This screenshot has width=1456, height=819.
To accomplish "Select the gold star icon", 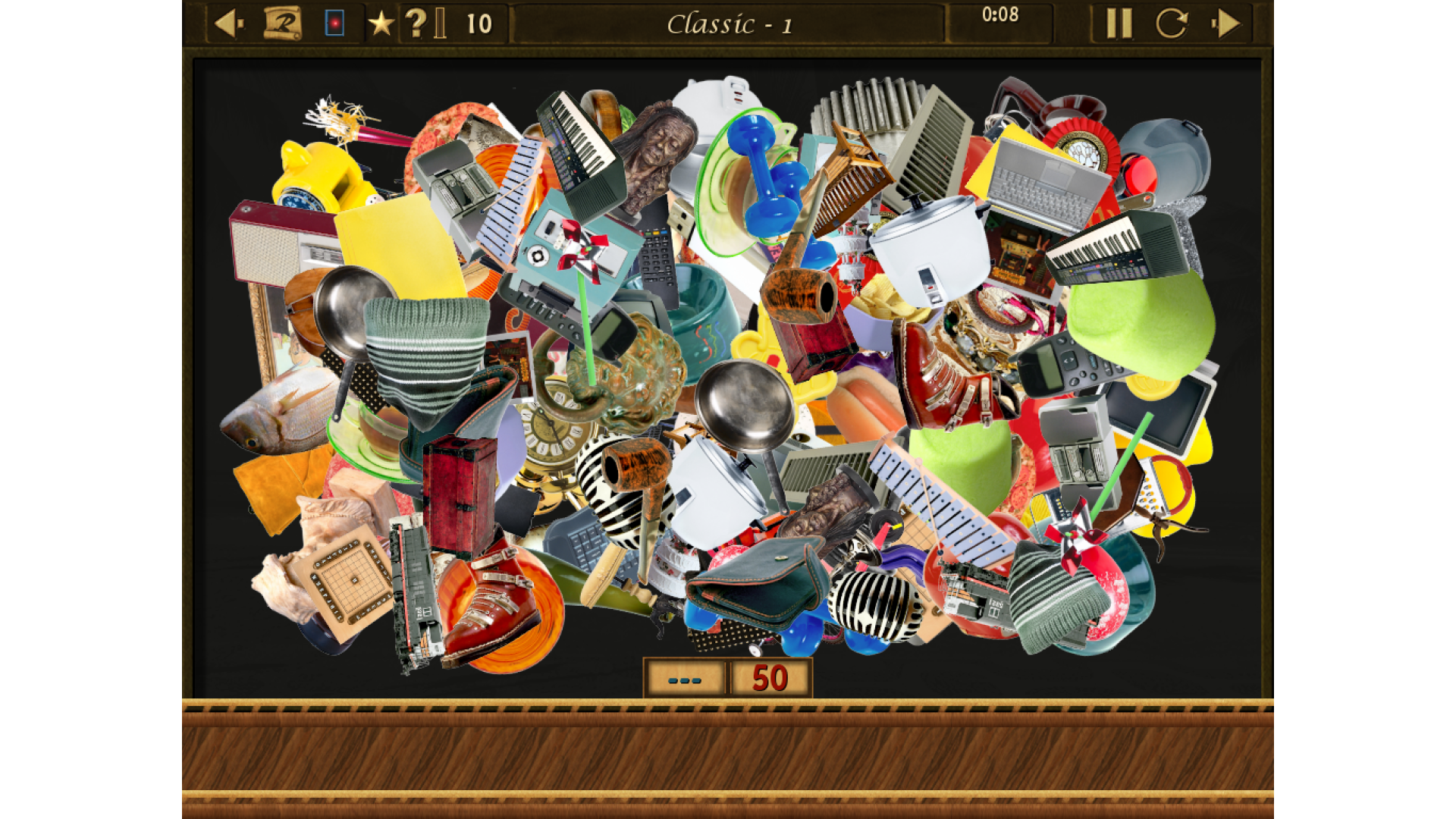I will [381, 24].
